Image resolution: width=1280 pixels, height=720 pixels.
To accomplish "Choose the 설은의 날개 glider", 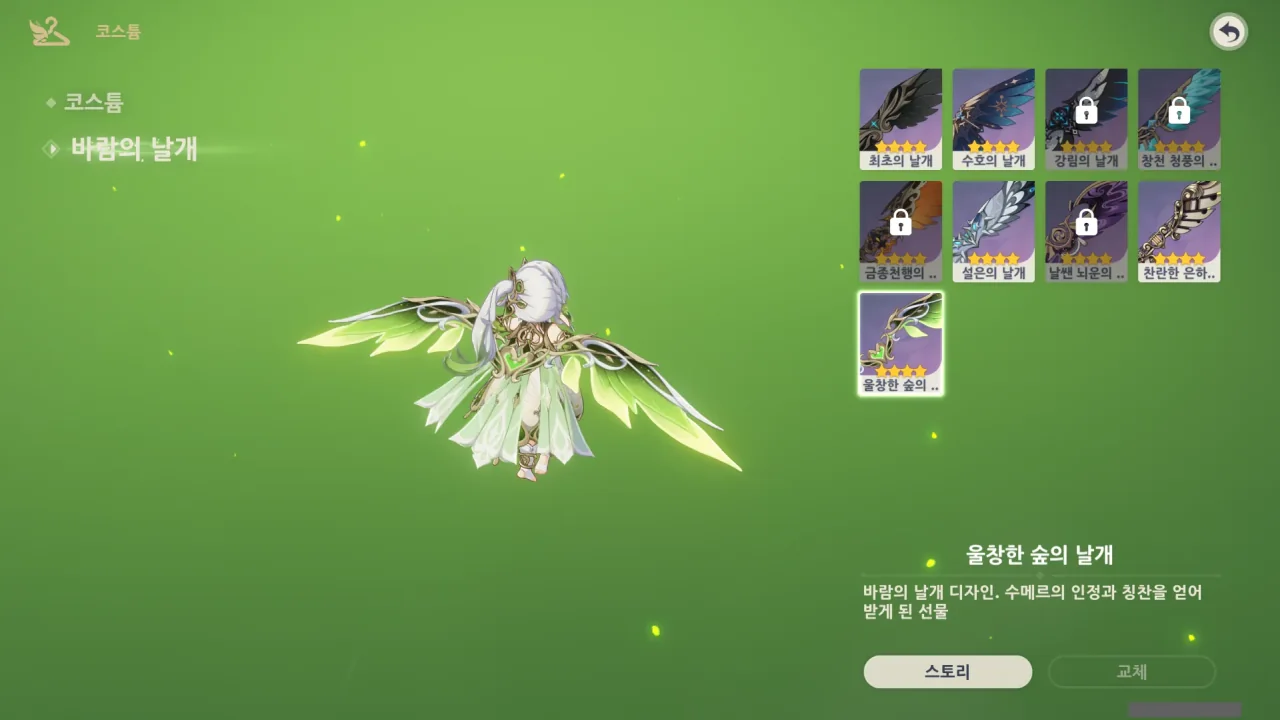I will coord(993,231).
